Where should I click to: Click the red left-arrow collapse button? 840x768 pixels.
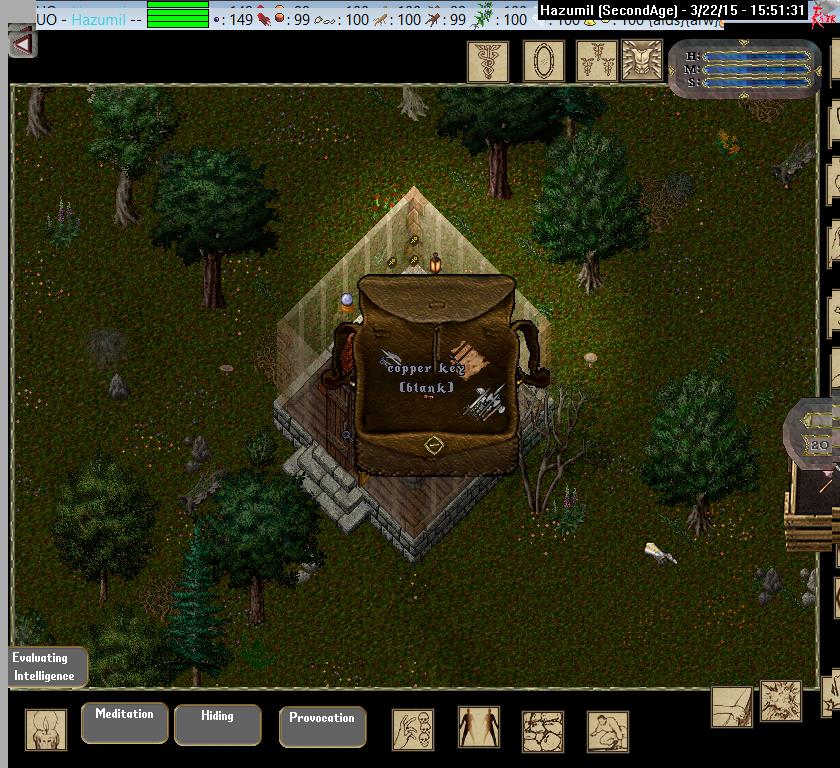tap(22, 43)
